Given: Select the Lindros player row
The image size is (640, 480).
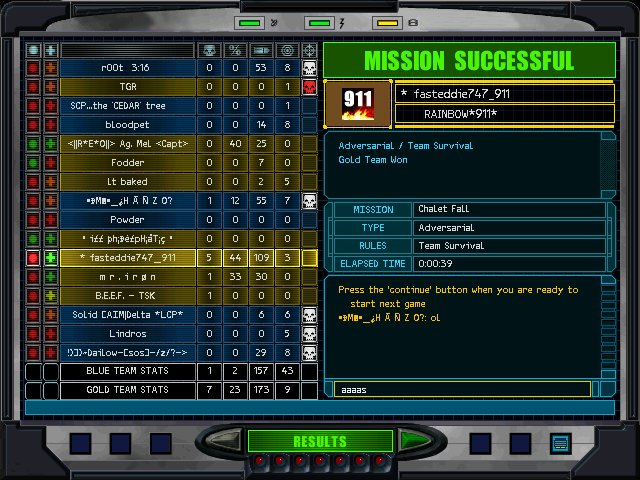Looking at the screenshot, I should coord(127,333).
